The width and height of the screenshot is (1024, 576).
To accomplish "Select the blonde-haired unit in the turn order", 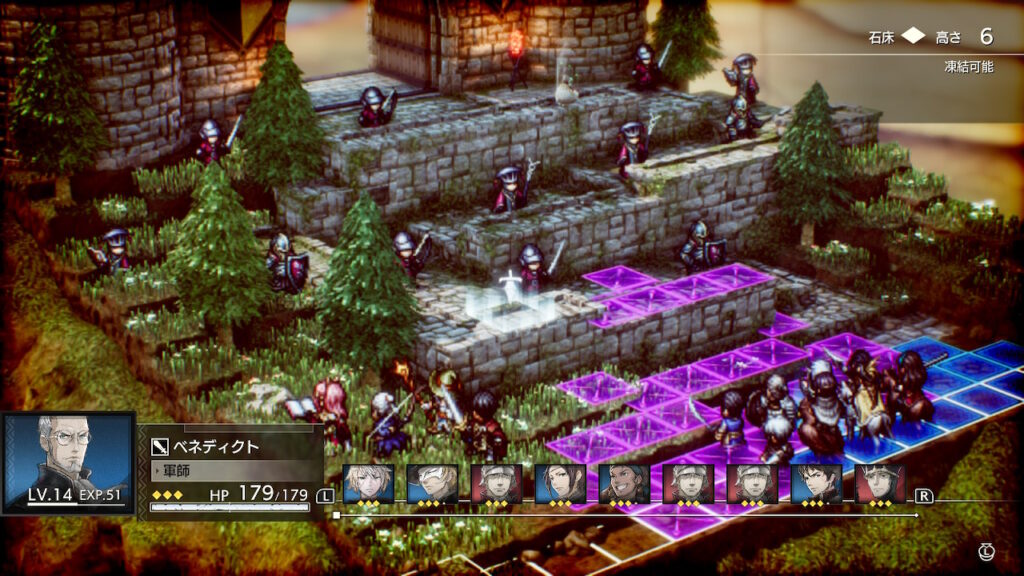I will coord(369,484).
